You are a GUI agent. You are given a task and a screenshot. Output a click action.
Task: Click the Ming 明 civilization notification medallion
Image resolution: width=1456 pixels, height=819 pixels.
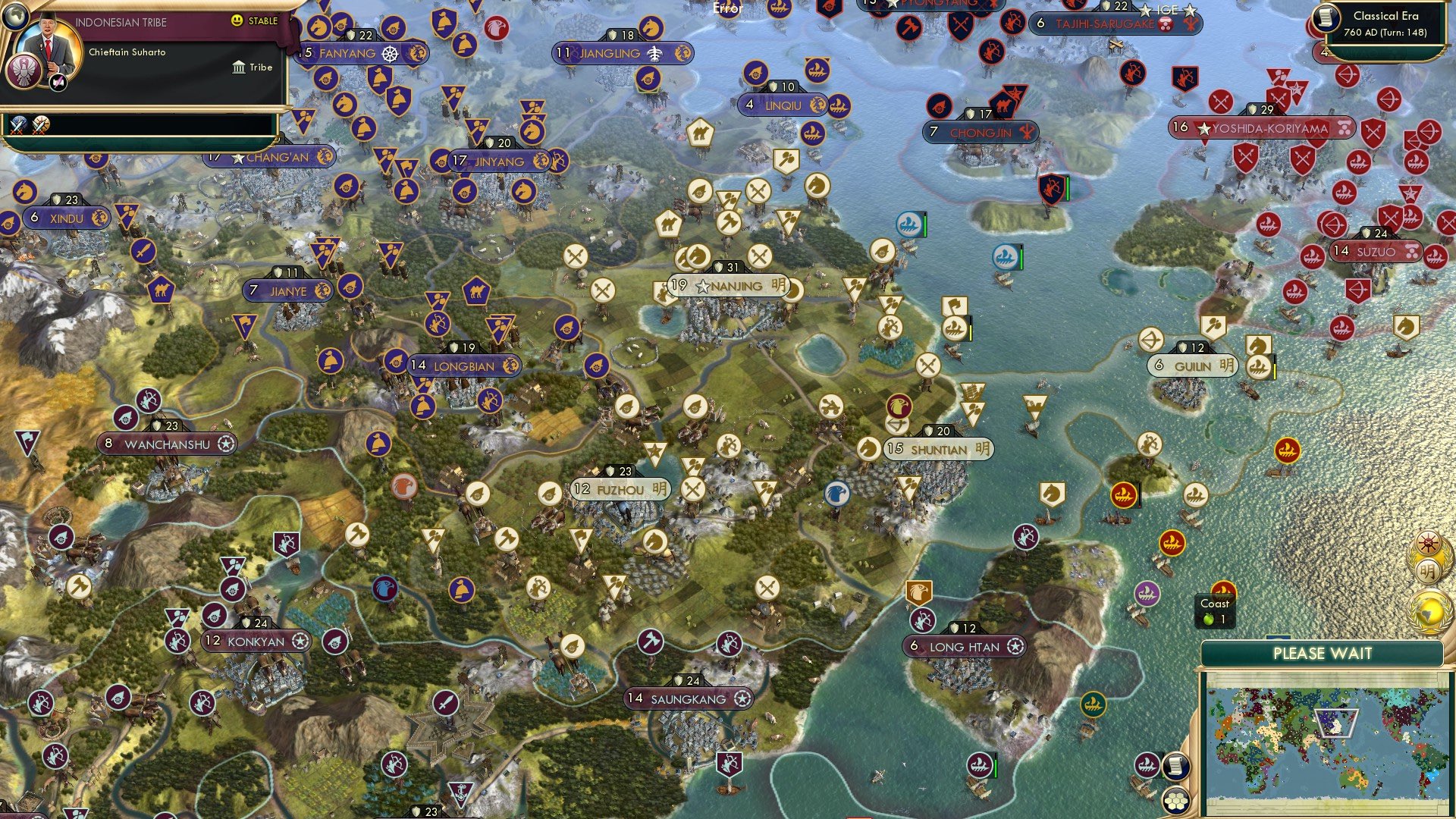tap(1427, 570)
